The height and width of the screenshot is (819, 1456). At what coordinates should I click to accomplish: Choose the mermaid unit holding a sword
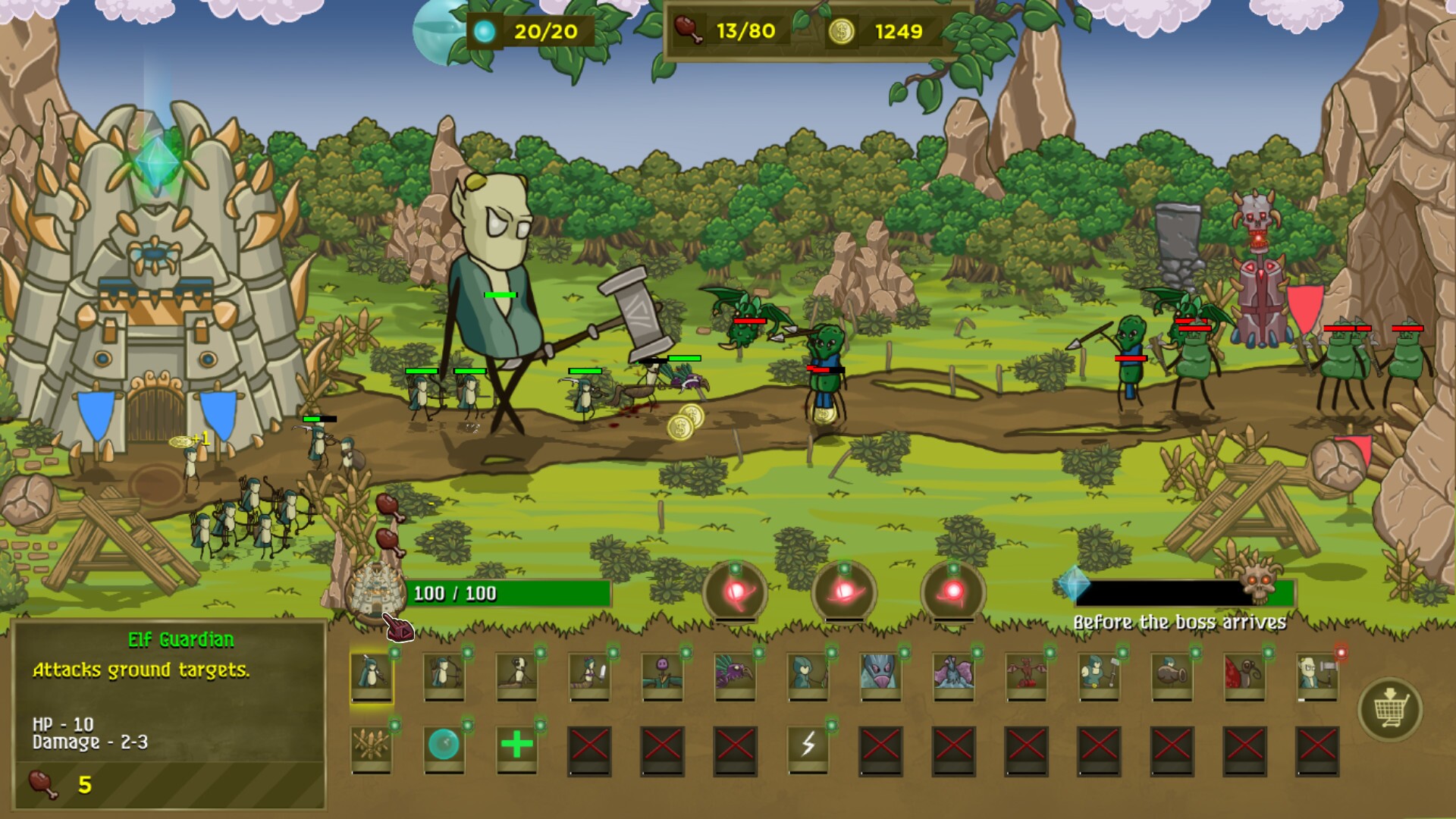[589, 674]
